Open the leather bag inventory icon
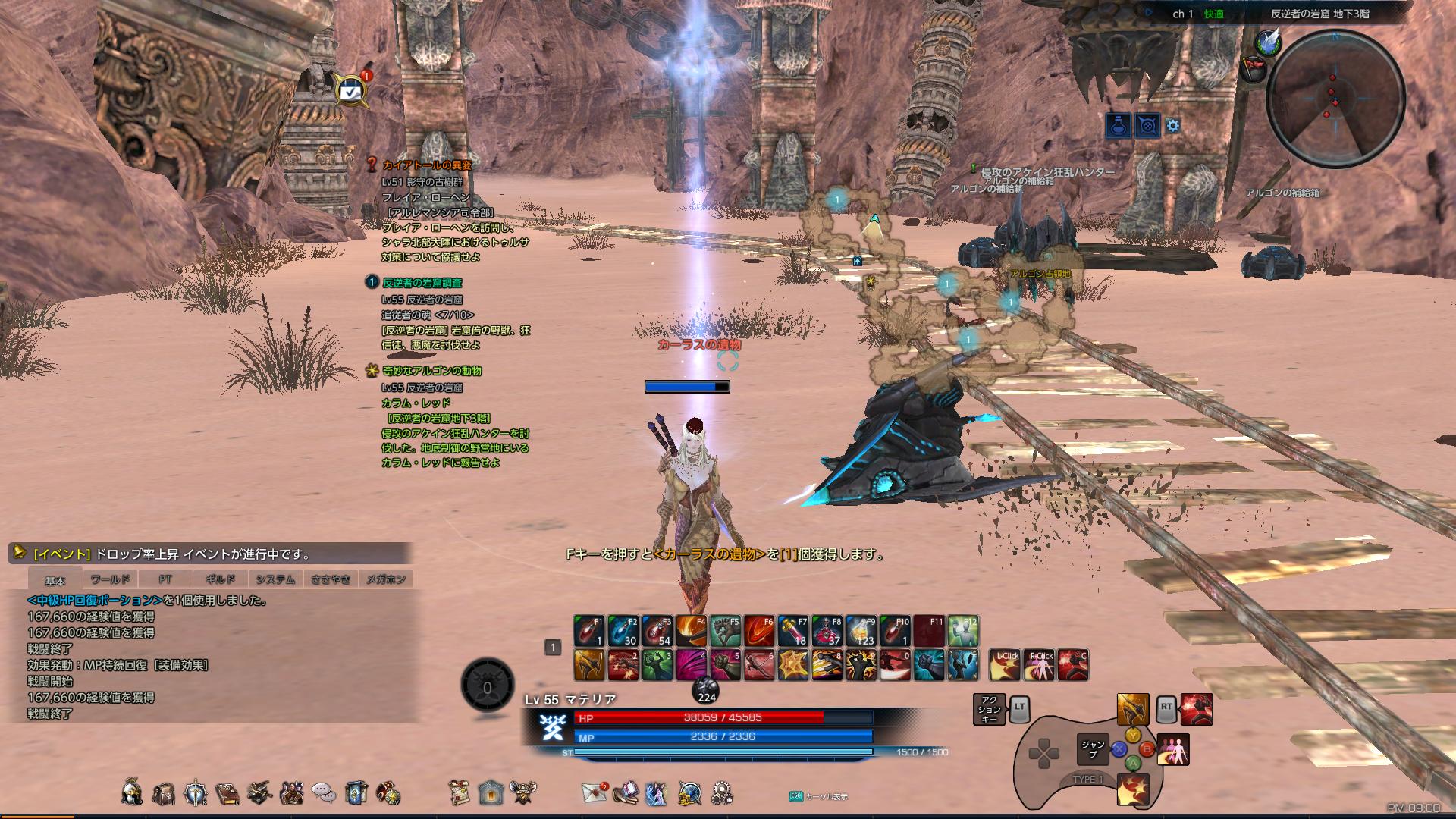 pyautogui.click(x=164, y=793)
